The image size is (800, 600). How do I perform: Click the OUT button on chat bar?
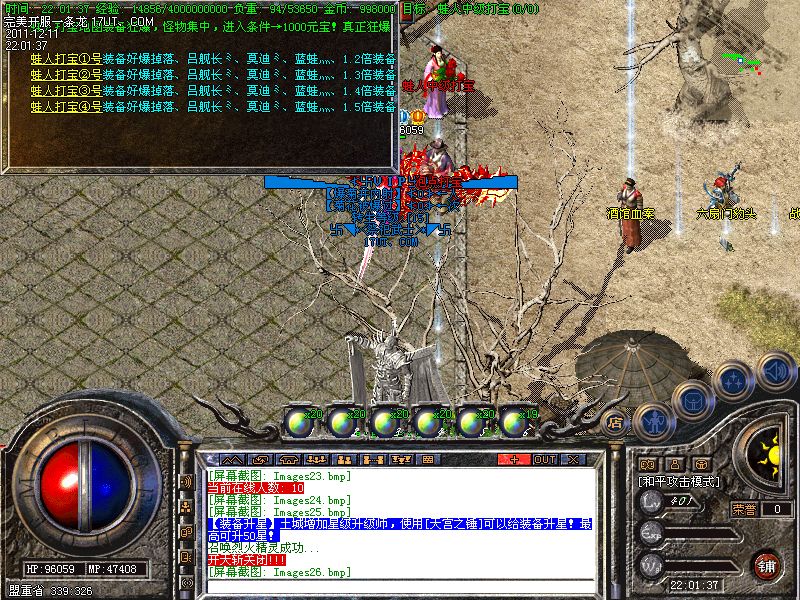coord(544,460)
